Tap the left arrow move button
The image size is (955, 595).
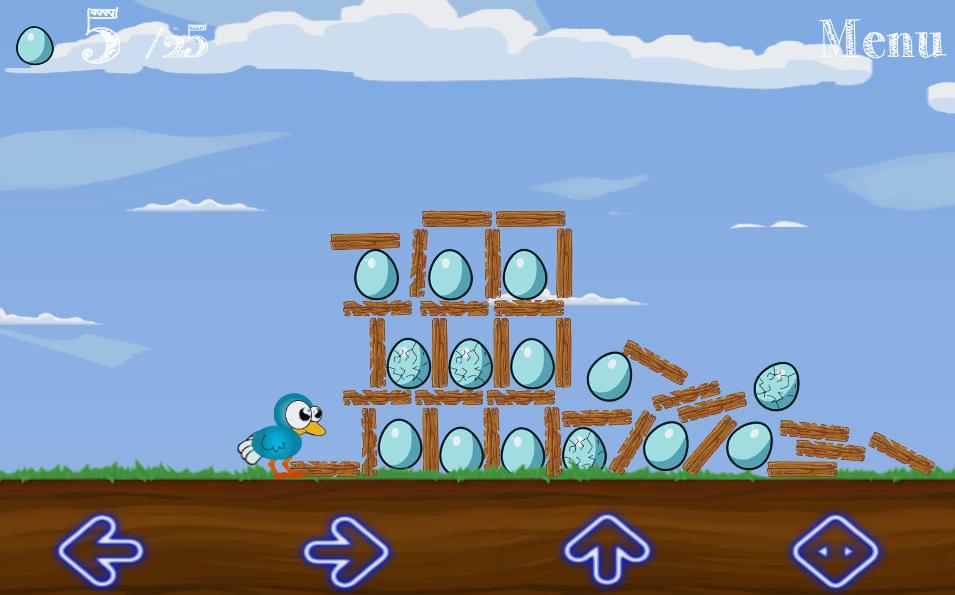click(100, 550)
